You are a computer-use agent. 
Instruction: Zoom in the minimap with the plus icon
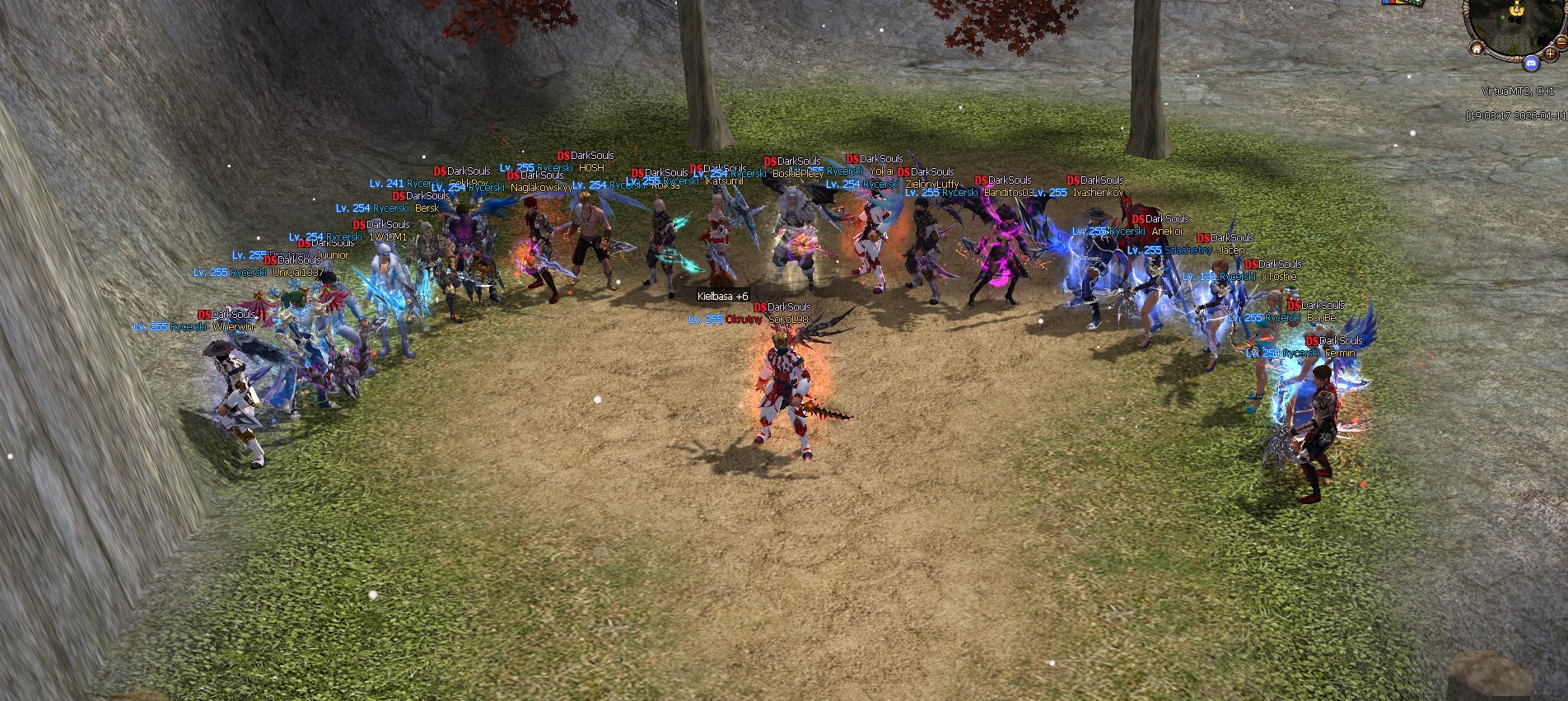point(1550,54)
